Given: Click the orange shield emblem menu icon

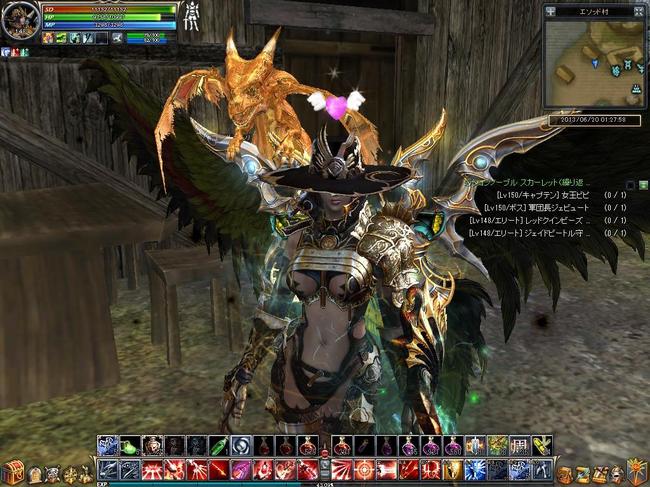Looking at the screenshot, I should pyautogui.click(x=635, y=470).
